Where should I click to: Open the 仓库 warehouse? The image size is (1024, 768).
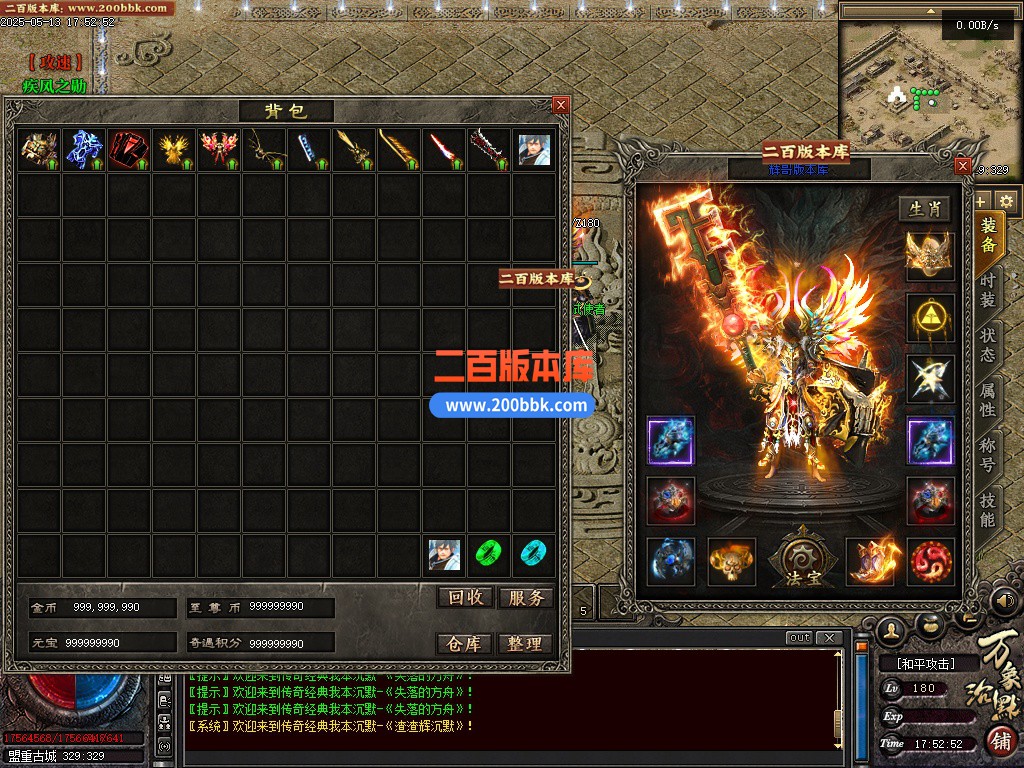coord(466,643)
